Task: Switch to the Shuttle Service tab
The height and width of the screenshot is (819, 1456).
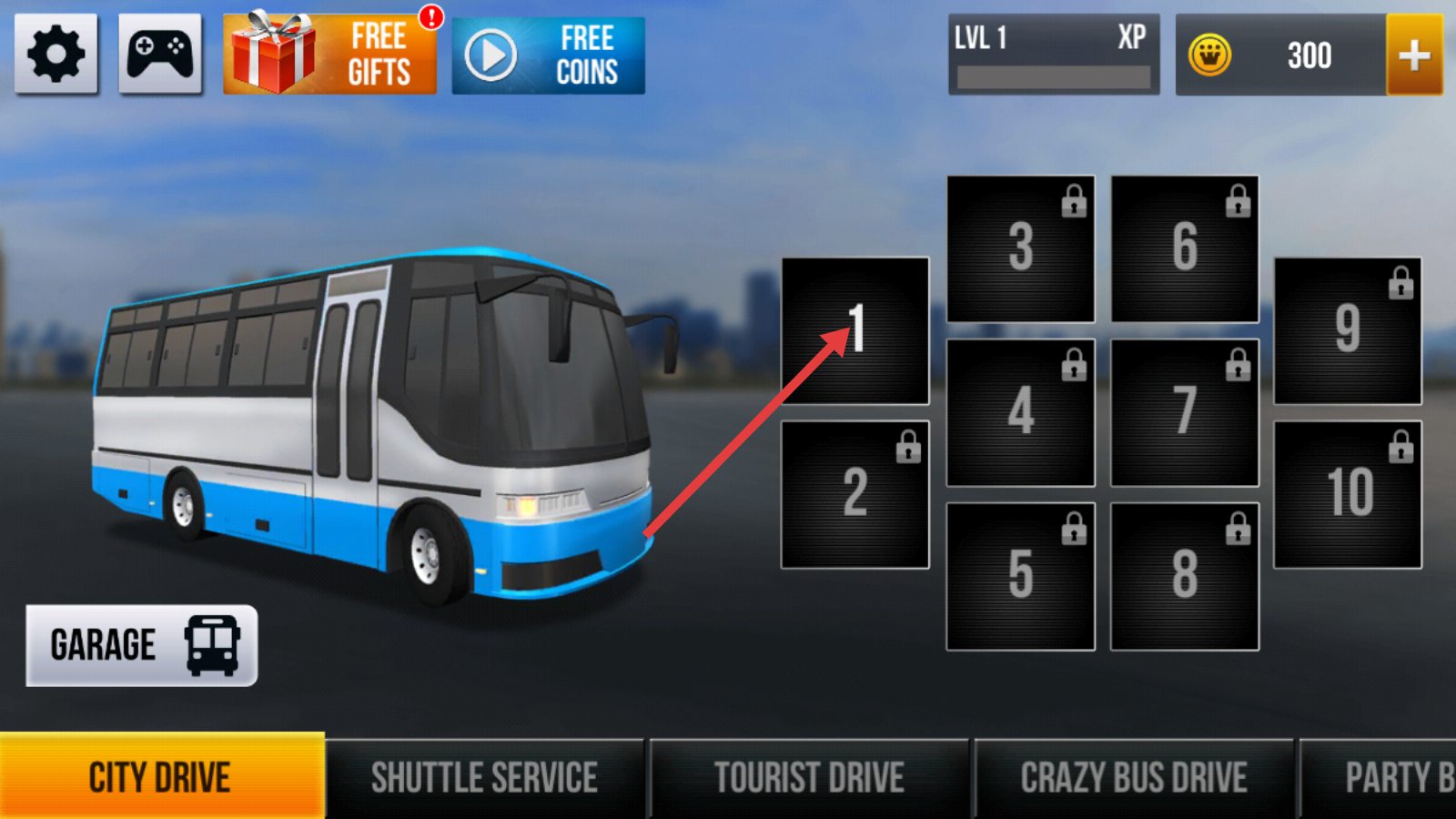Action: point(484,778)
